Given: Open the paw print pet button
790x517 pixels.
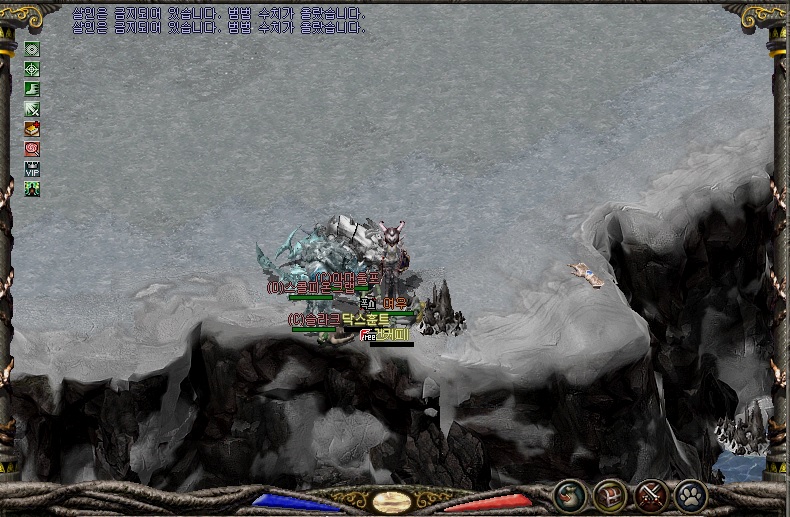Looking at the screenshot, I should point(691,495).
